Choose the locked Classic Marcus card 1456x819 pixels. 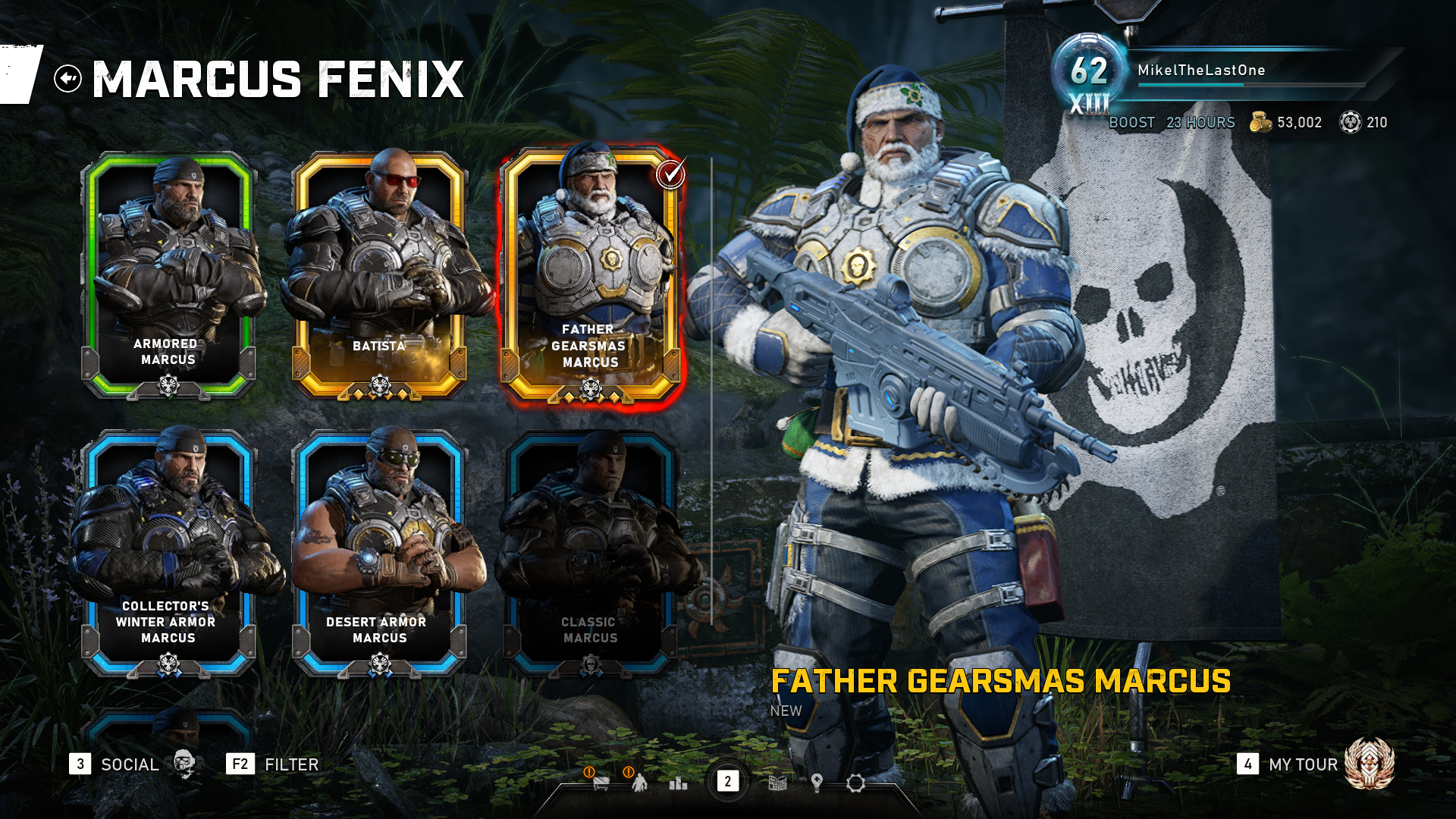590,552
